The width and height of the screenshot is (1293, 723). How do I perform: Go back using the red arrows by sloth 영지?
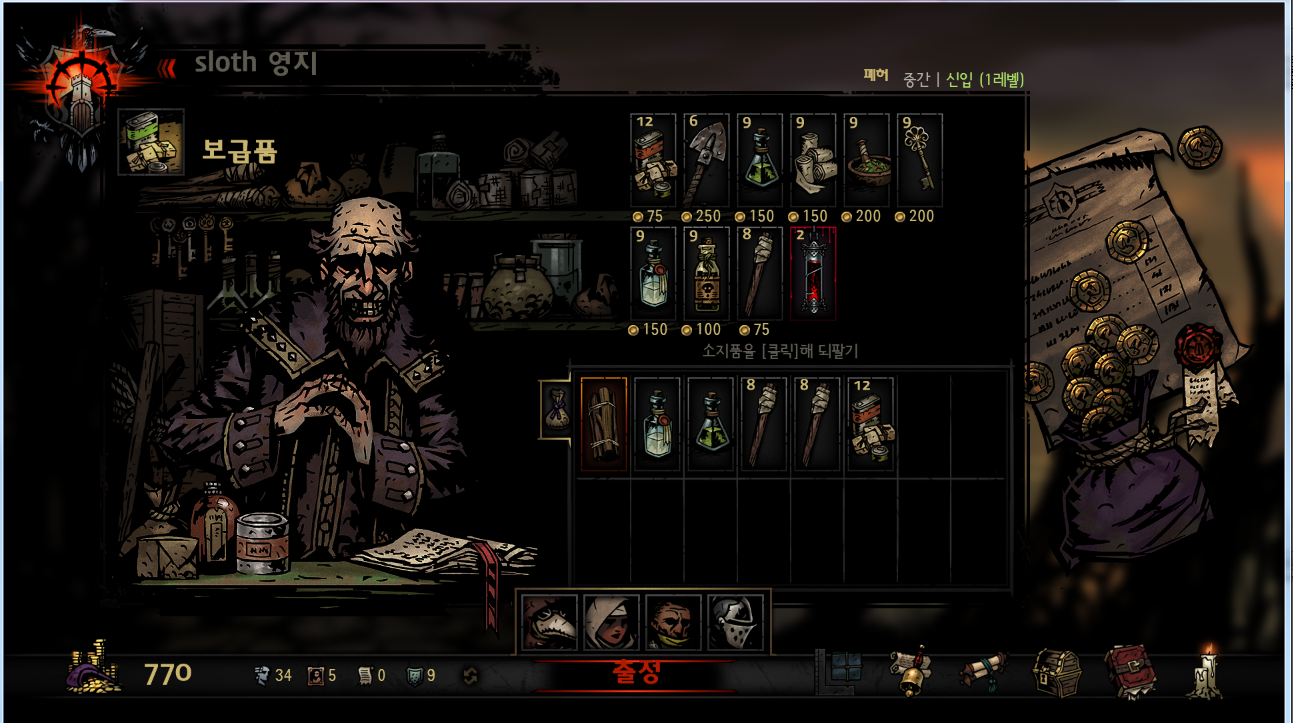[168, 67]
